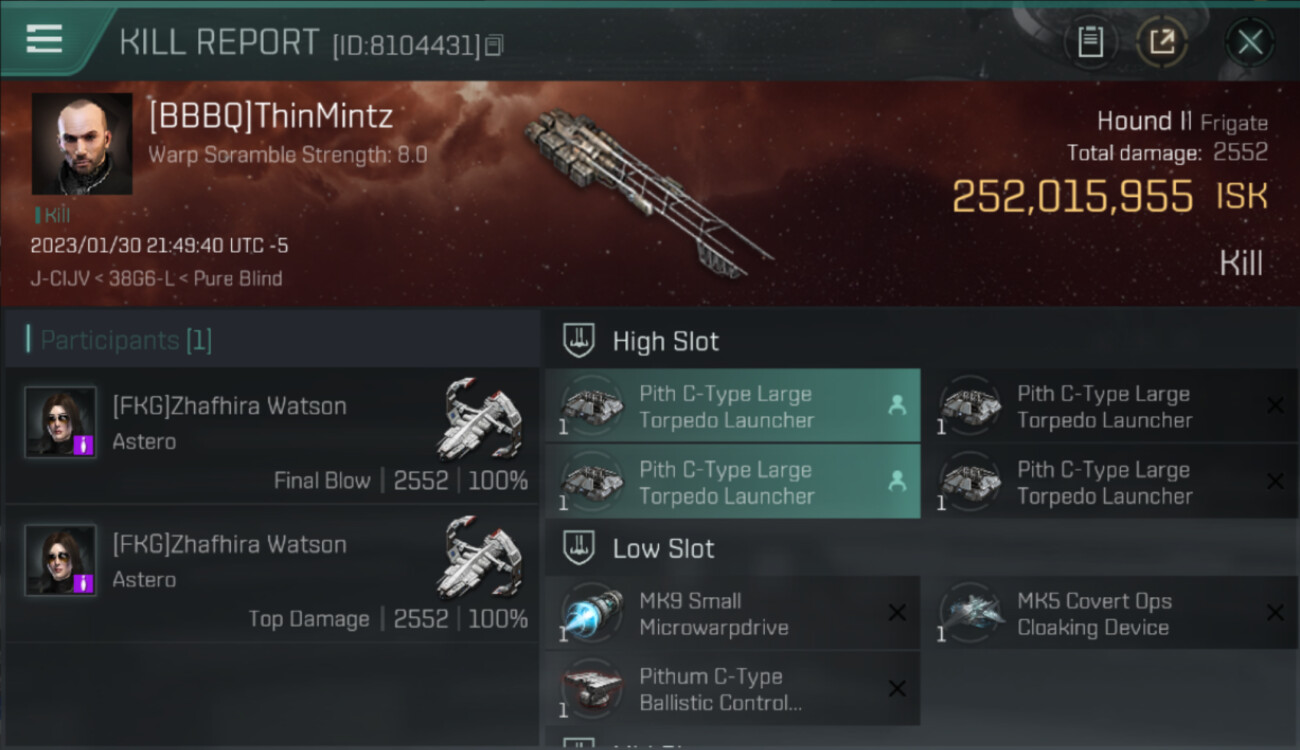
Task: Open the hamburger menu
Action: (44, 40)
